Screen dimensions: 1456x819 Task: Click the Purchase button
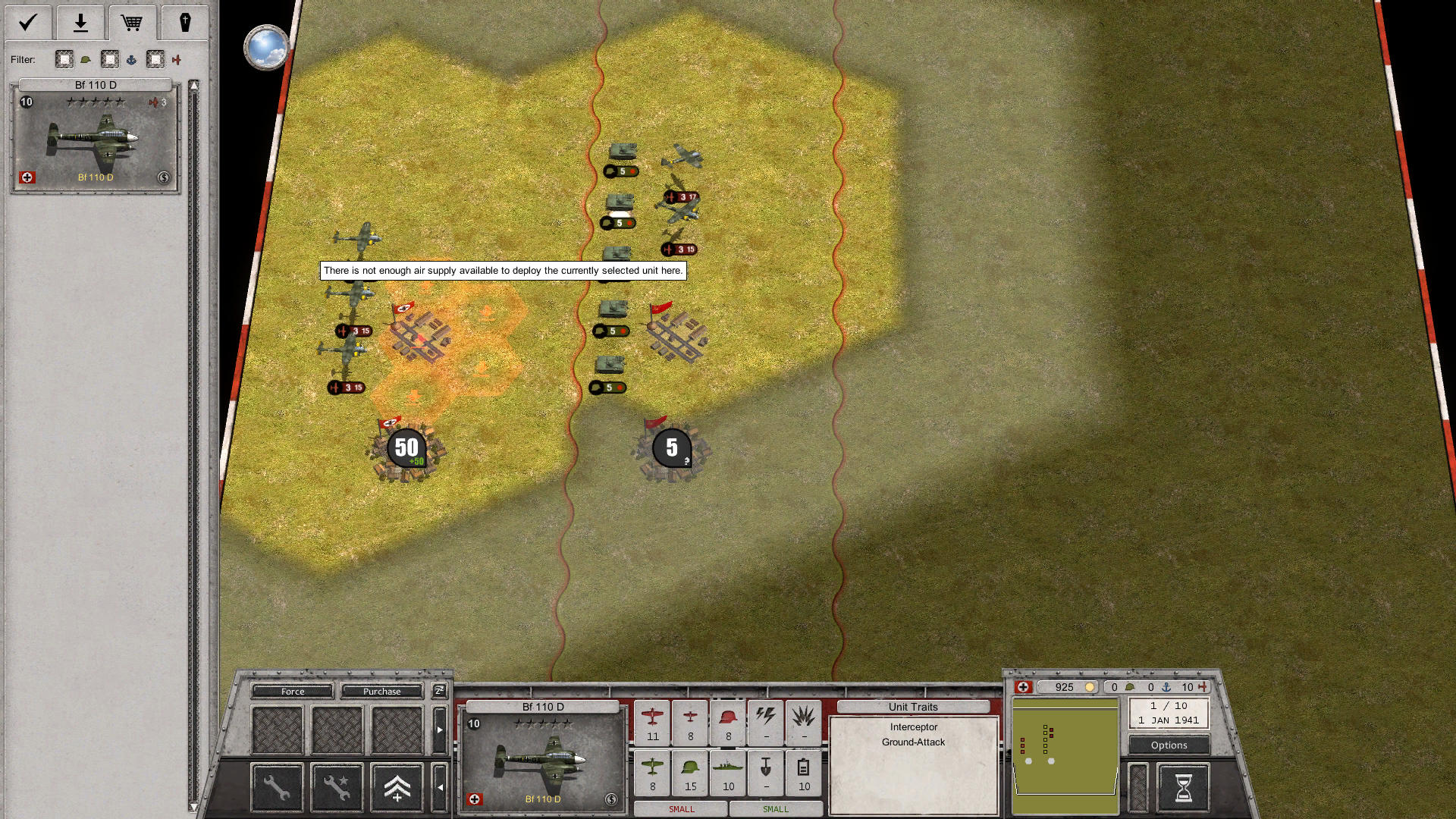(382, 691)
